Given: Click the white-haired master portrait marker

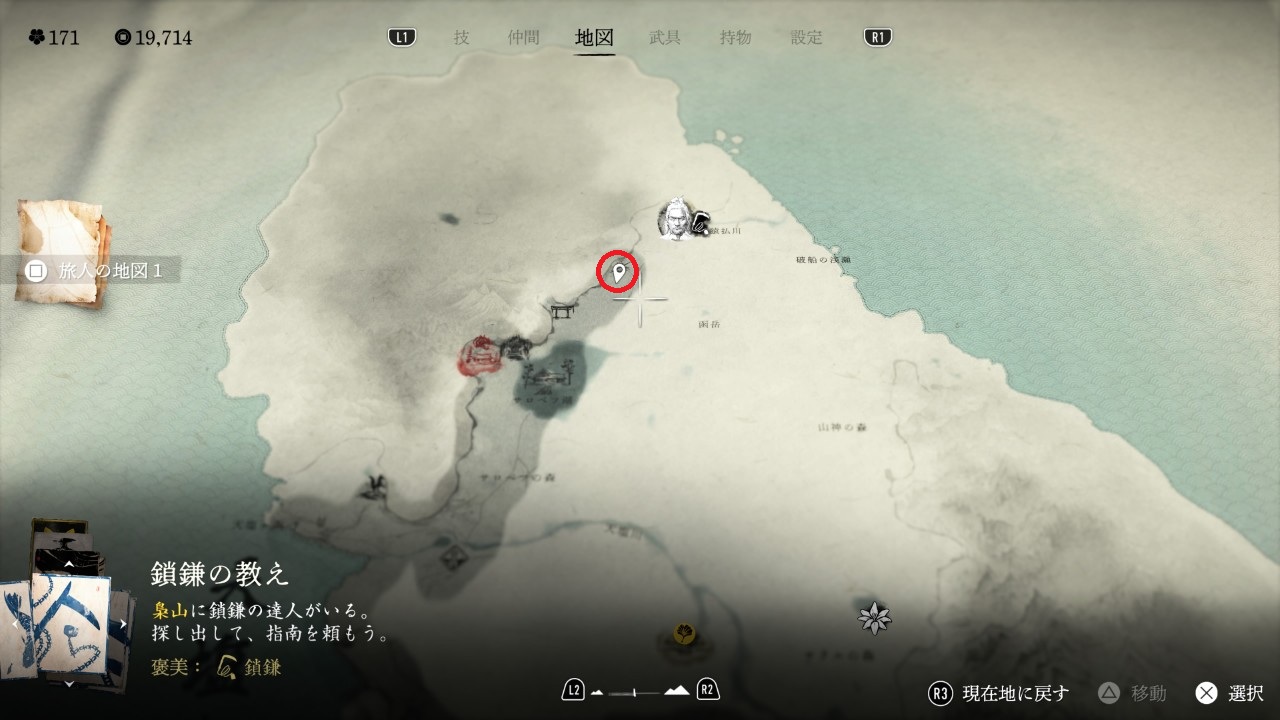Looking at the screenshot, I should point(676,219).
